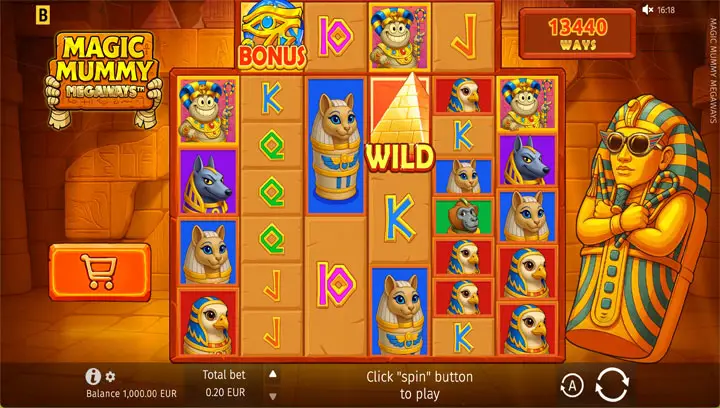Decrease total bet with the down arrow
Image resolution: width=720 pixels, height=408 pixels.
point(272,395)
